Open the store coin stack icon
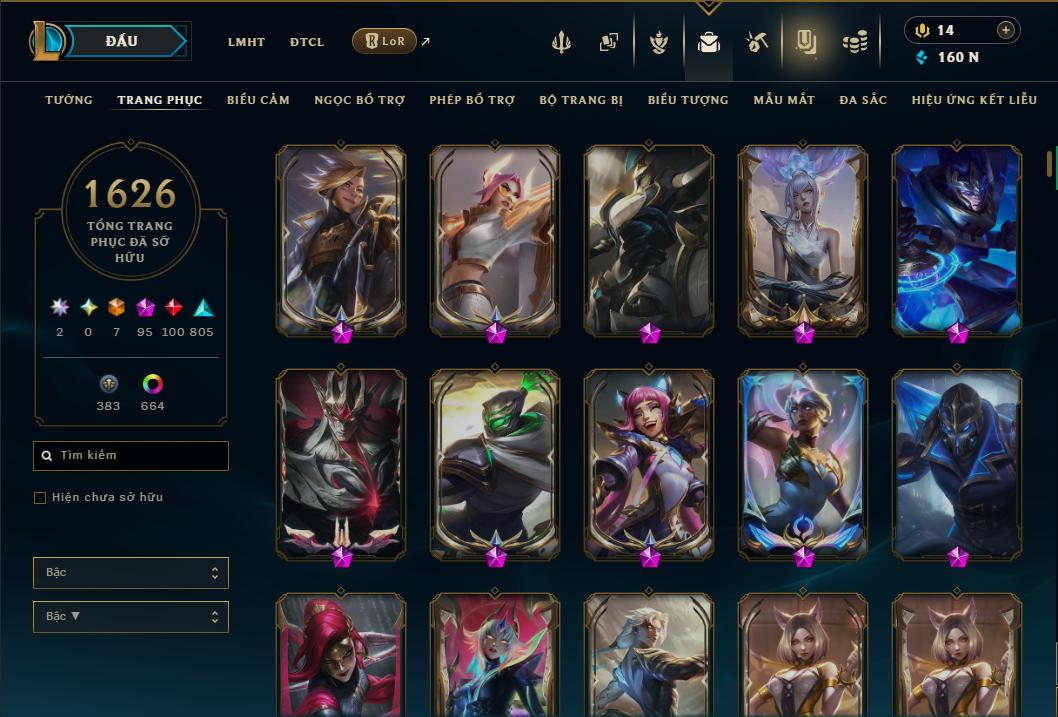 [x=854, y=43]
